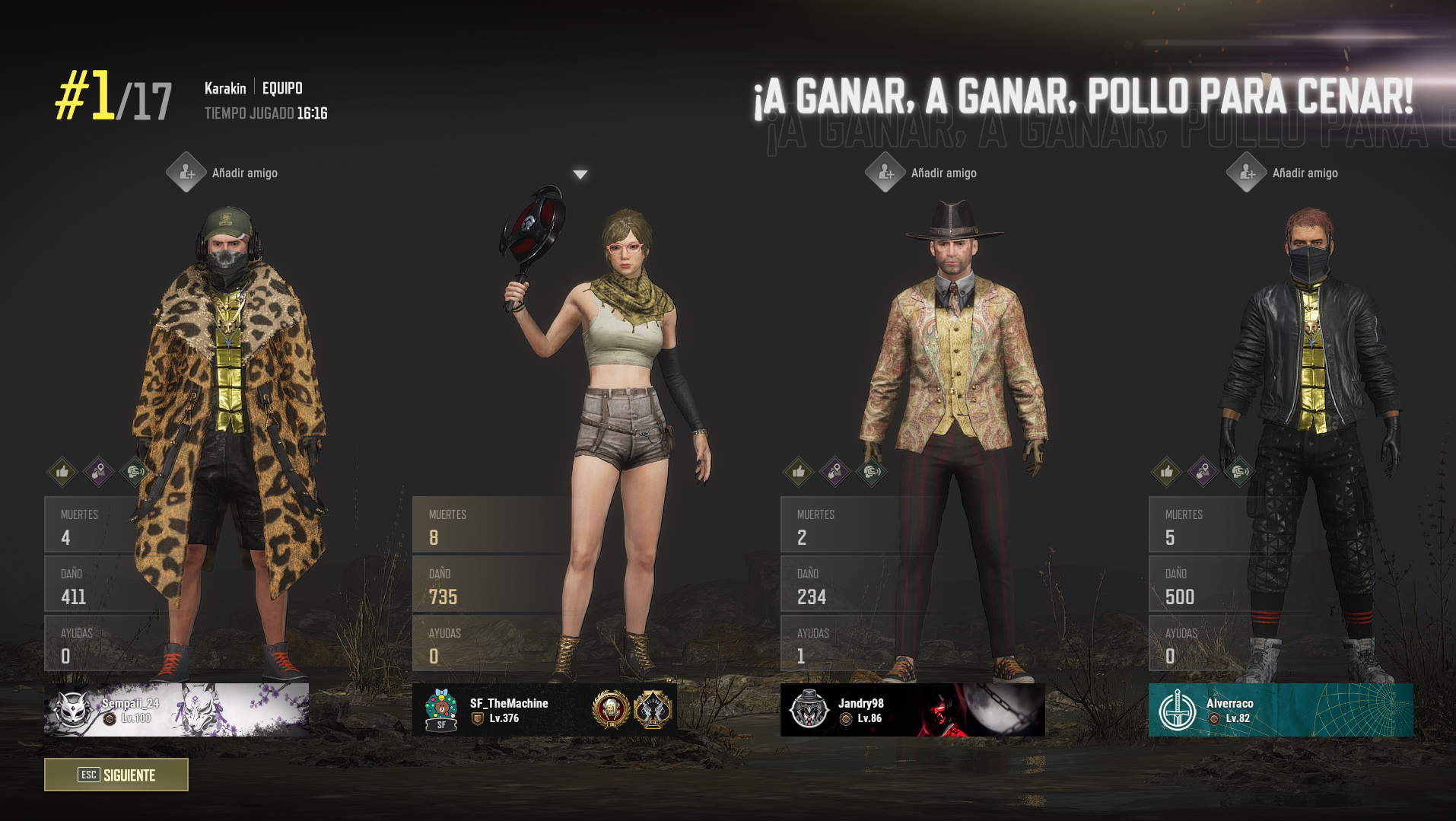1456x821 pixels.
Task: Give Sempaii_24 a thumbs-up commendation
Action: pyautogui.click(x=62, y=472)
